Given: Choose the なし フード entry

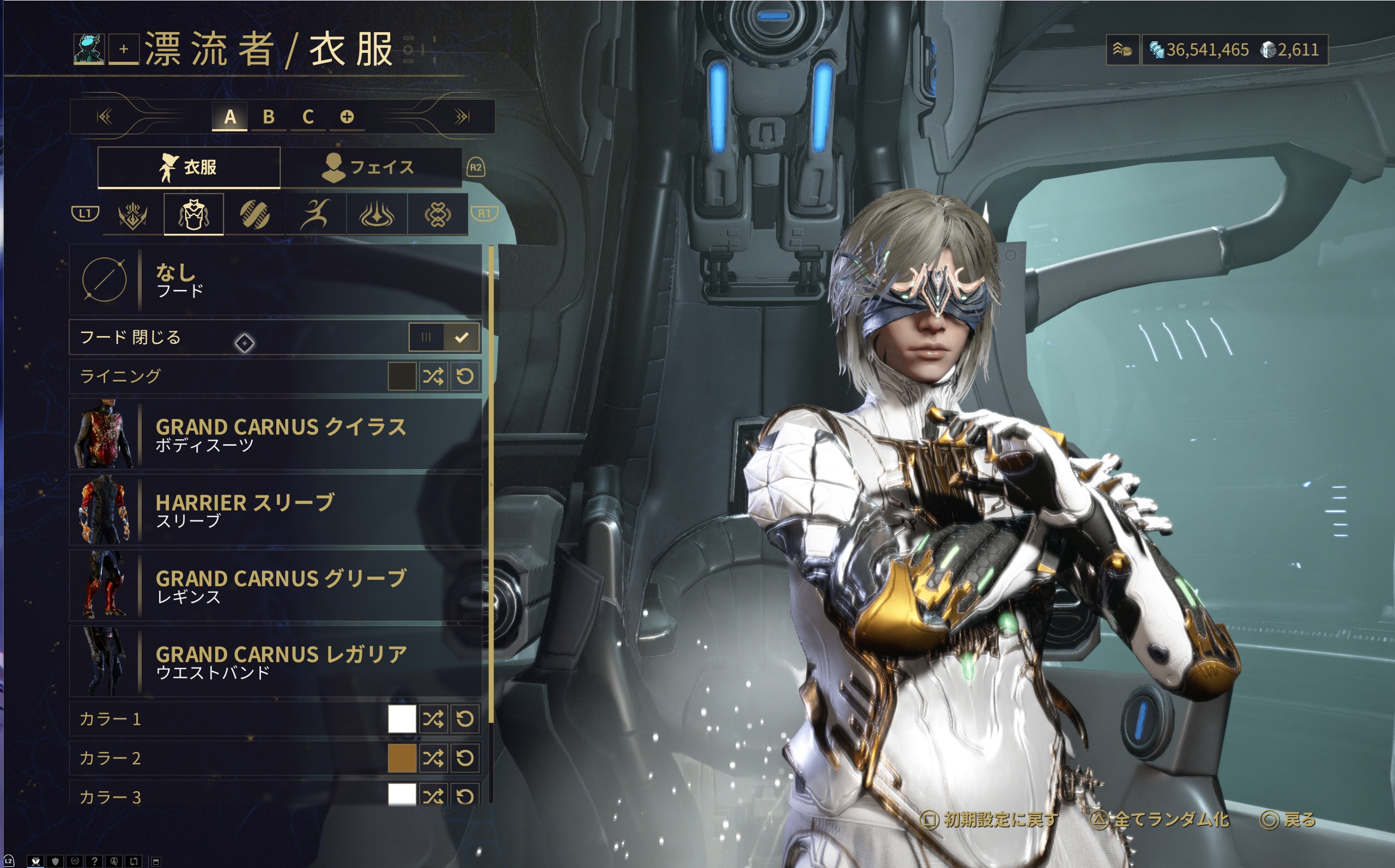Looking at the screenshot, I should 276,280.
